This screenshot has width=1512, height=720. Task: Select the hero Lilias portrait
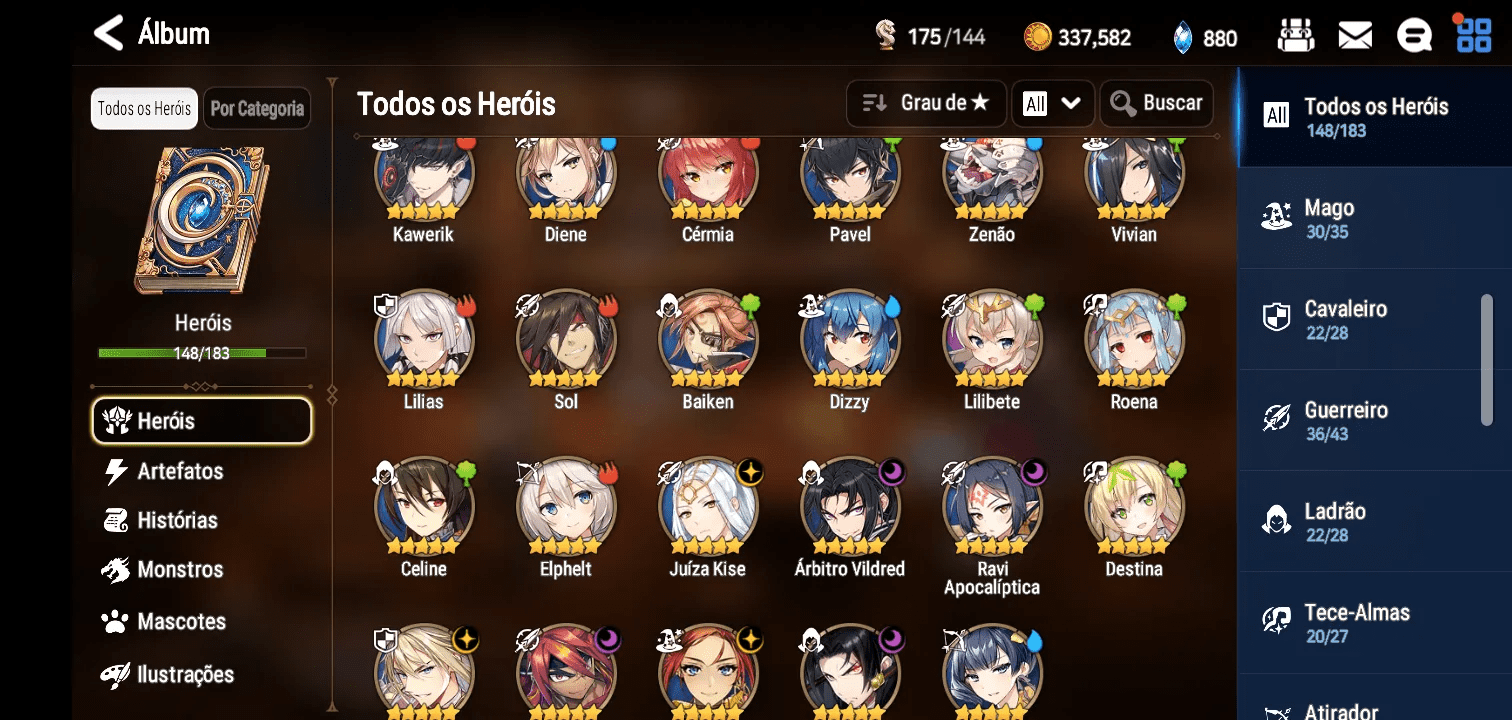pos(424,342)
